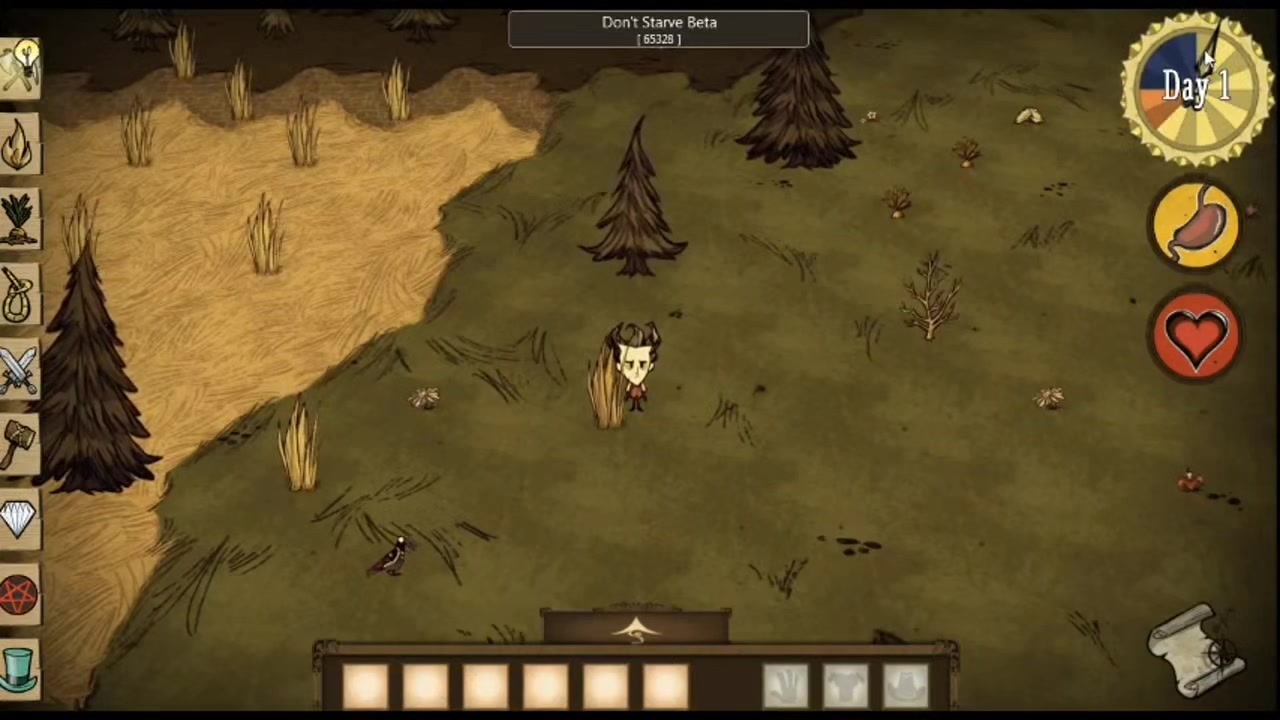Select the red pentagram Magic tab
Image resolution: width=1280 pixels, height=720 pixels.
pyautogui.click(x=20, y=595)
